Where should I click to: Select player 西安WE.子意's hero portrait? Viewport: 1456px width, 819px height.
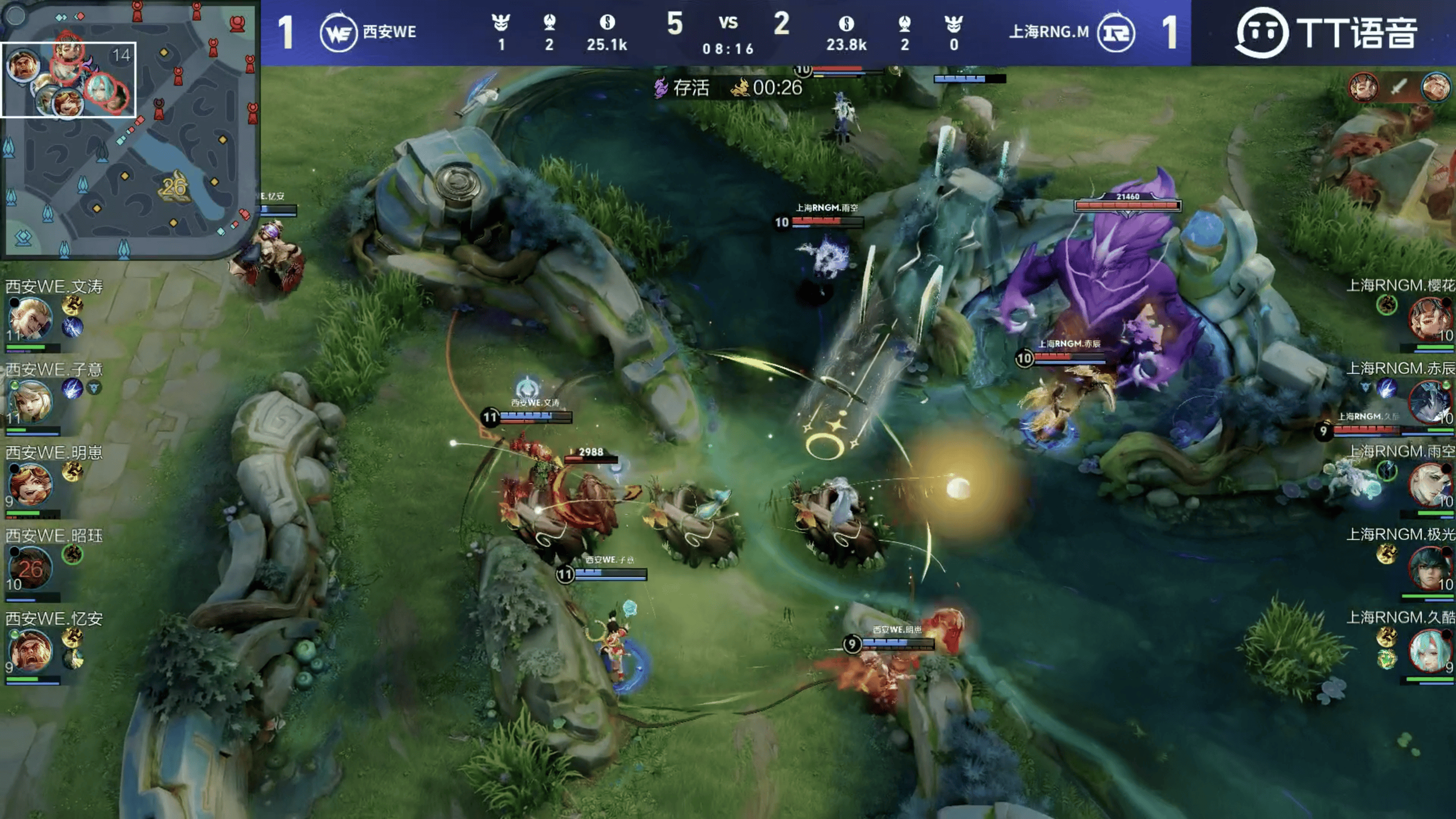point(30,402)
